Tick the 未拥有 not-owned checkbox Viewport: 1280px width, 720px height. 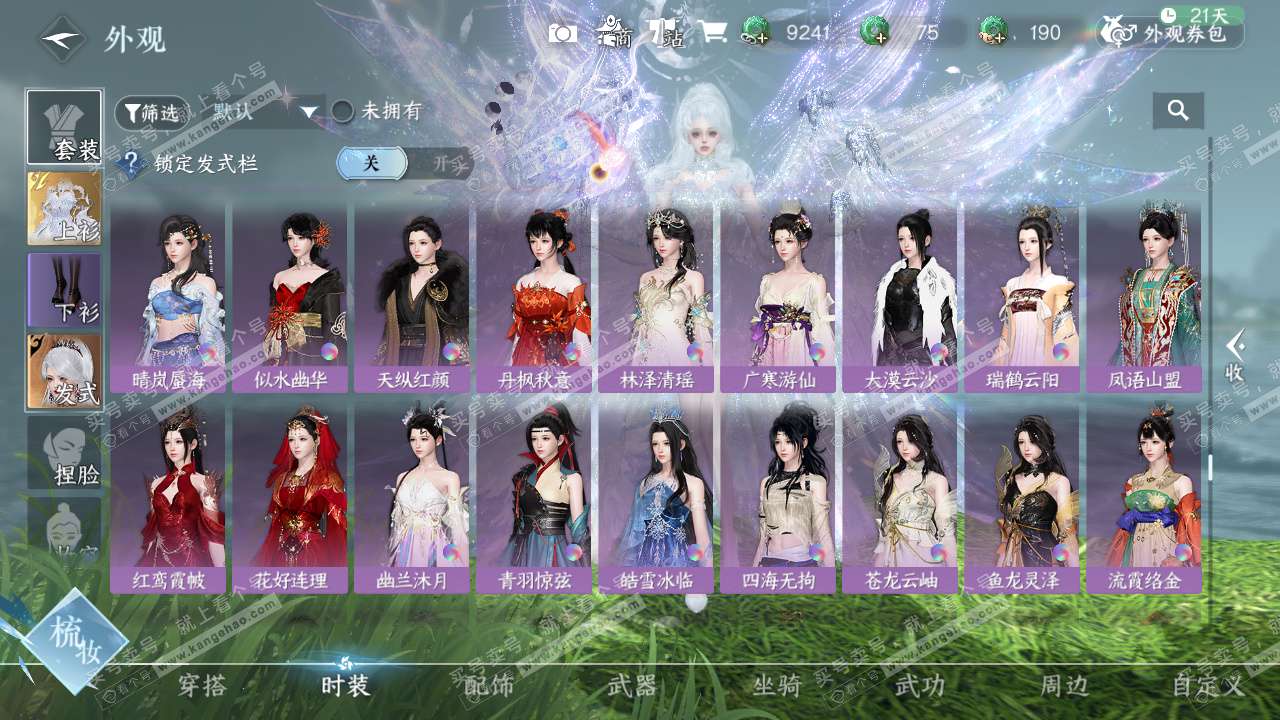pos(343,111)
